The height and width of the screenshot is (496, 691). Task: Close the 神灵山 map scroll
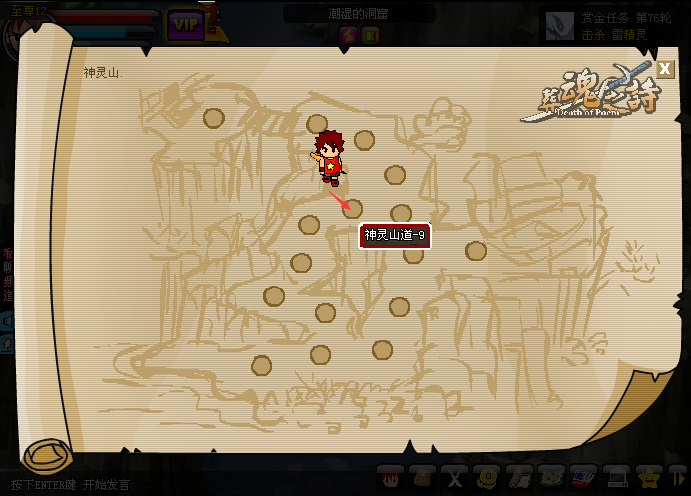pos(666,69)
